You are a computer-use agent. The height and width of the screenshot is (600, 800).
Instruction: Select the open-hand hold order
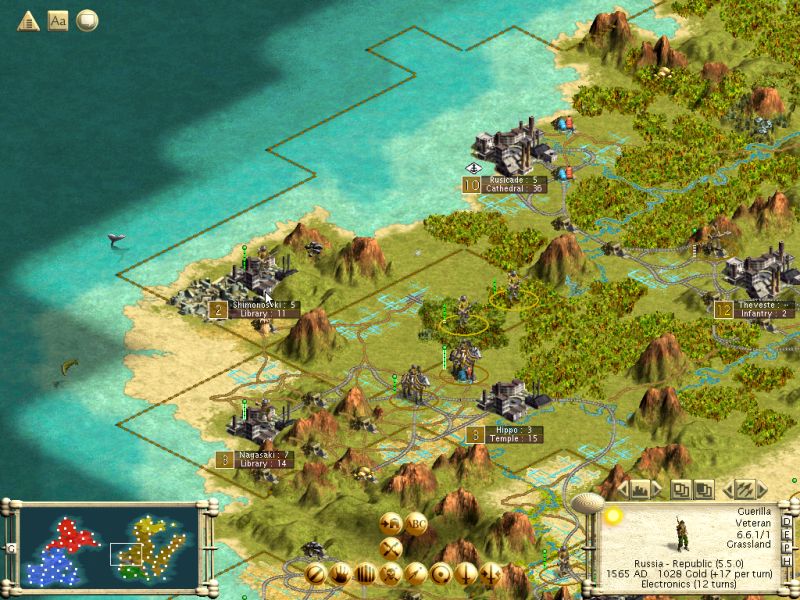(x=341, y=573)
